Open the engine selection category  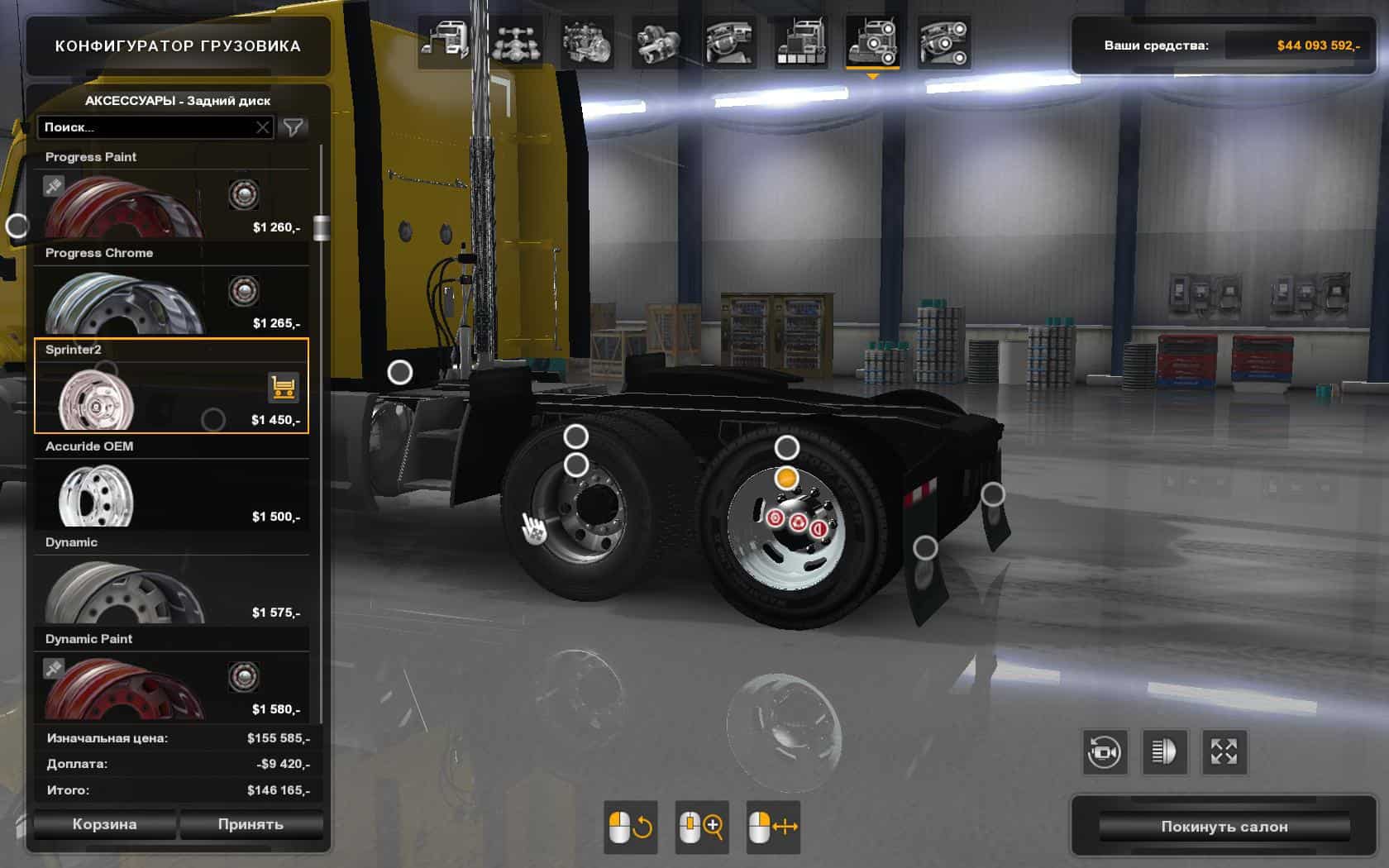[585, 40]
